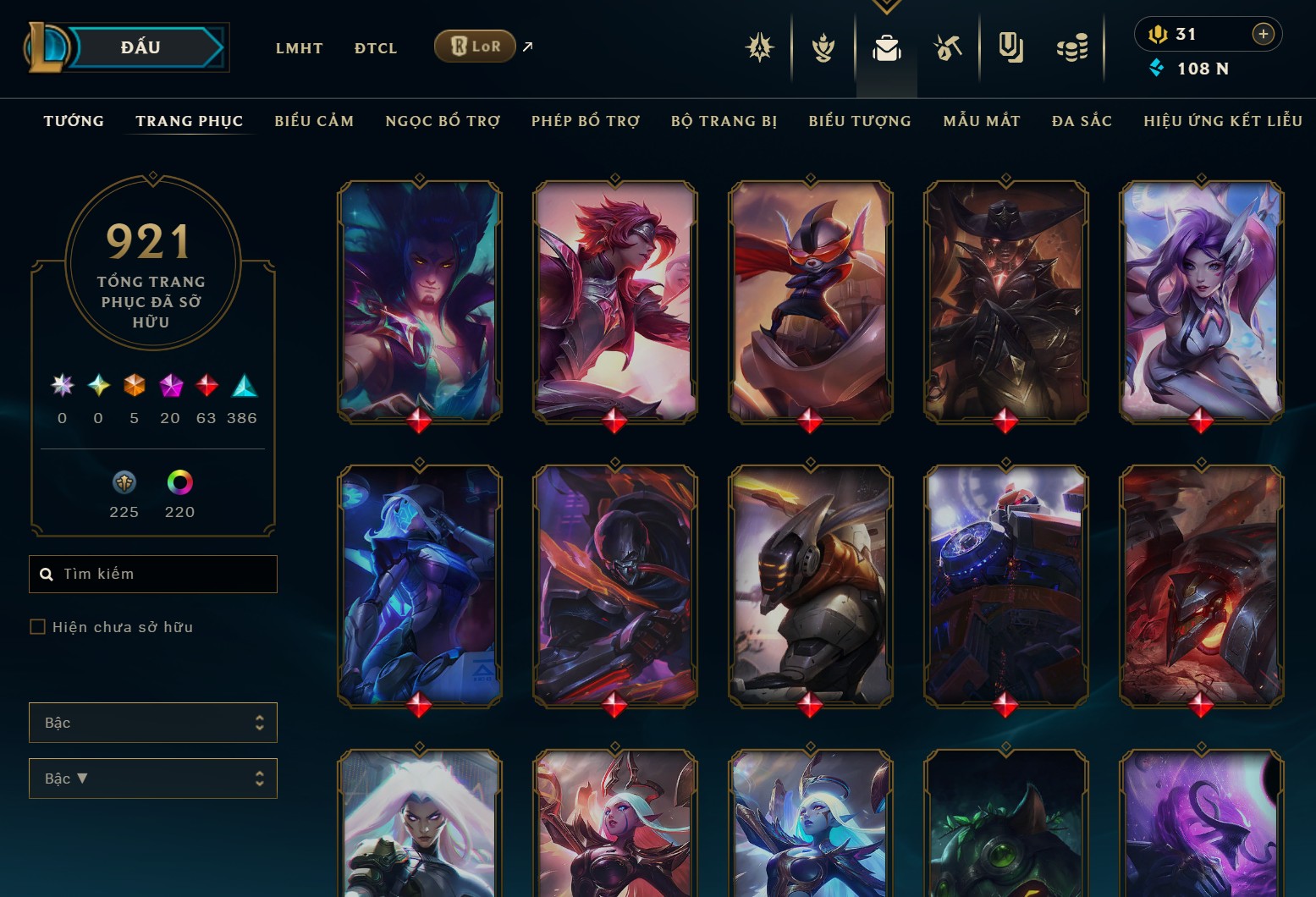The image size is (1316, 897).
Task: Open the BỘ TRANG BỊ tab
Action: tap(724, 121)
